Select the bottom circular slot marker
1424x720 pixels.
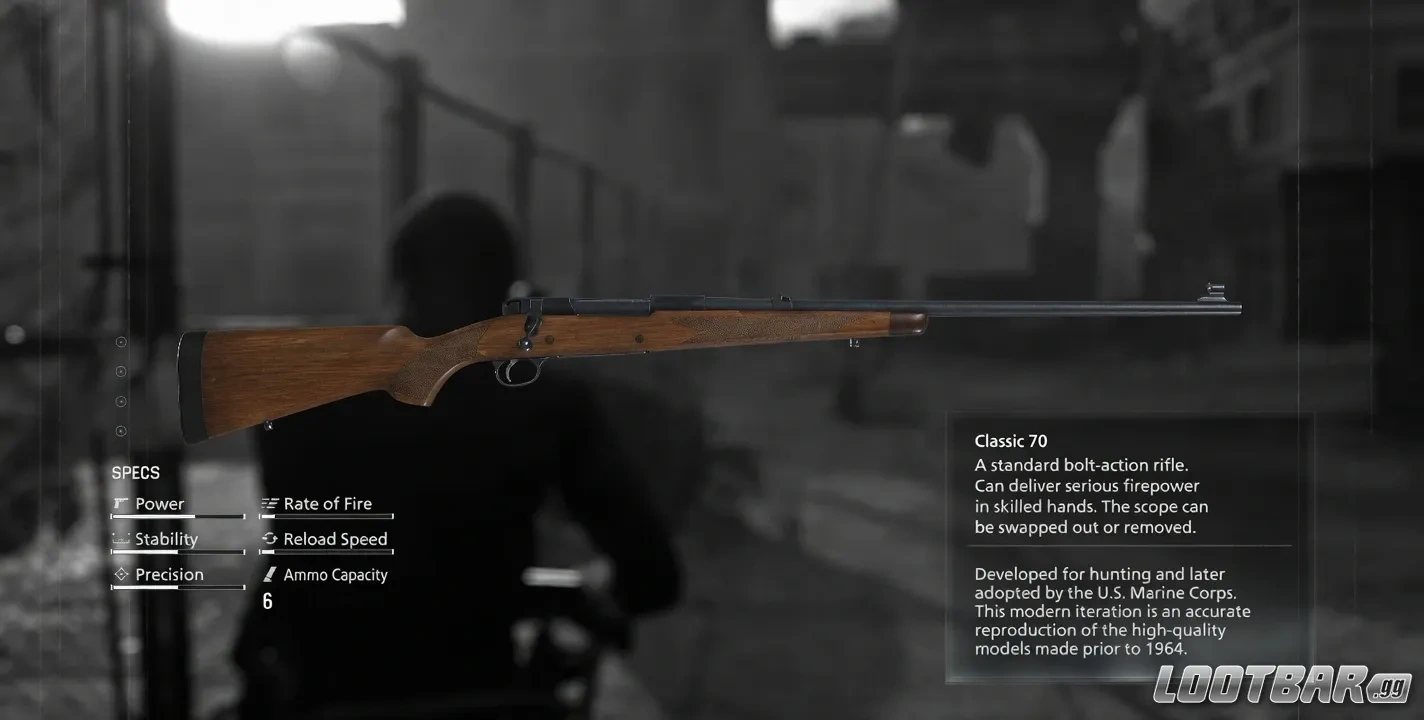[121, 431]
